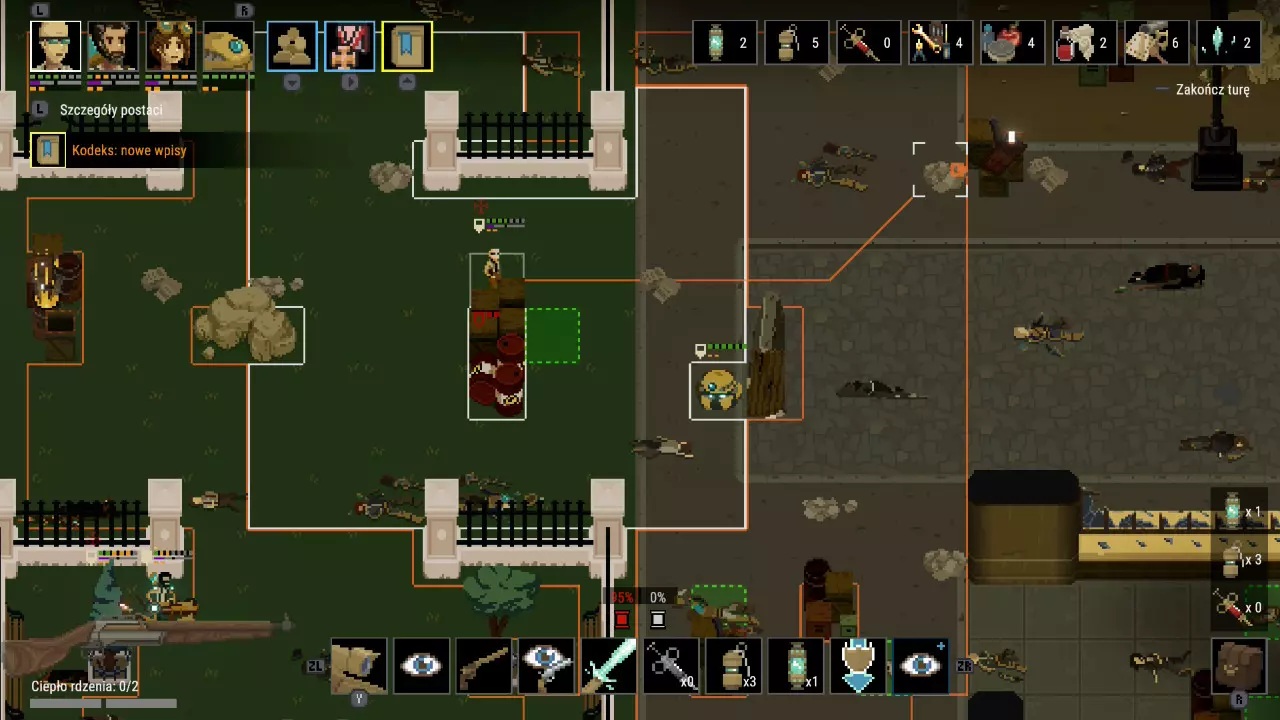1280x720 pixels.
Task: End the turn with 'Zakończ turę'
Action: (1212, 90)
